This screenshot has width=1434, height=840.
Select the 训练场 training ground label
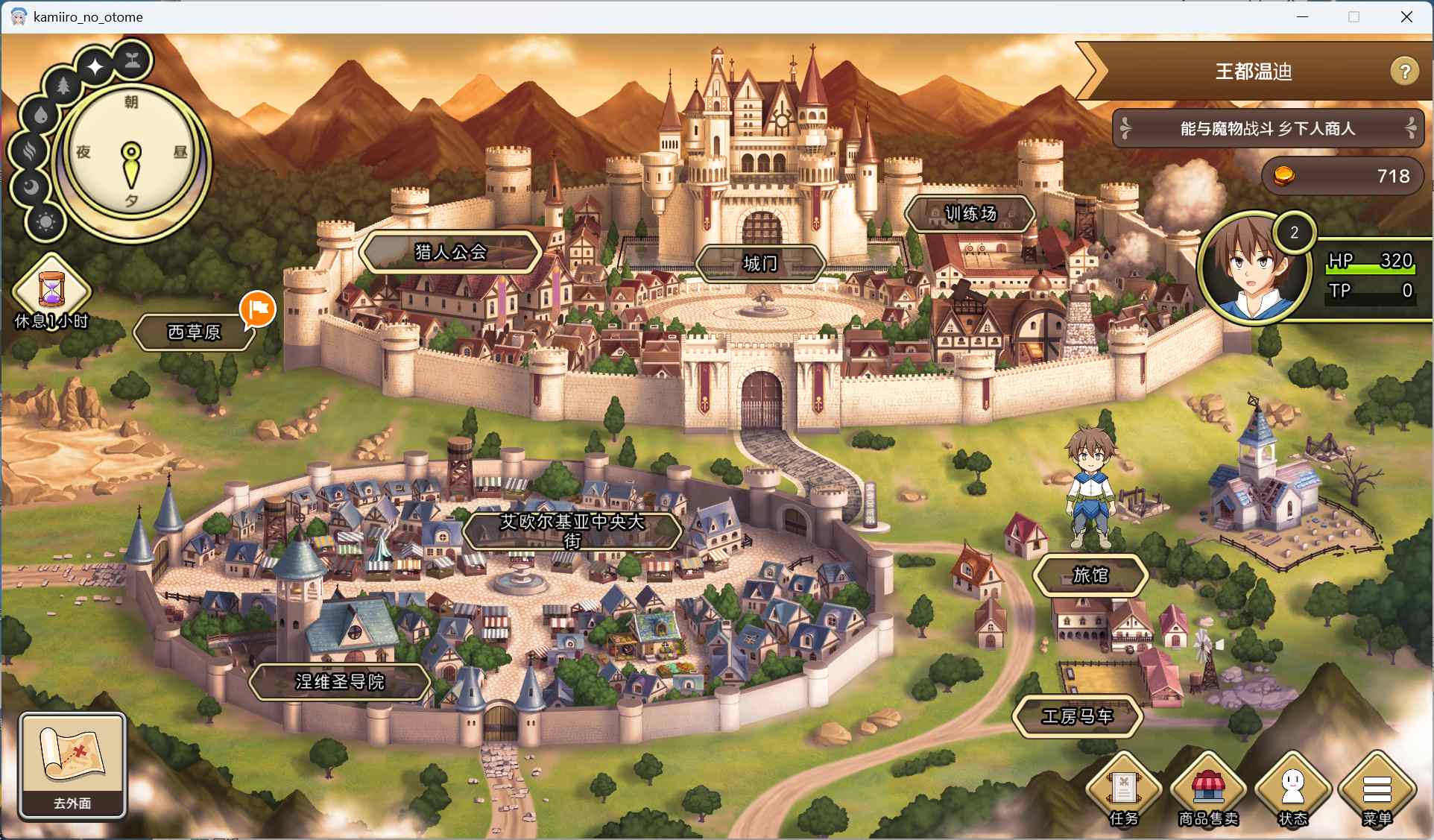970,214
